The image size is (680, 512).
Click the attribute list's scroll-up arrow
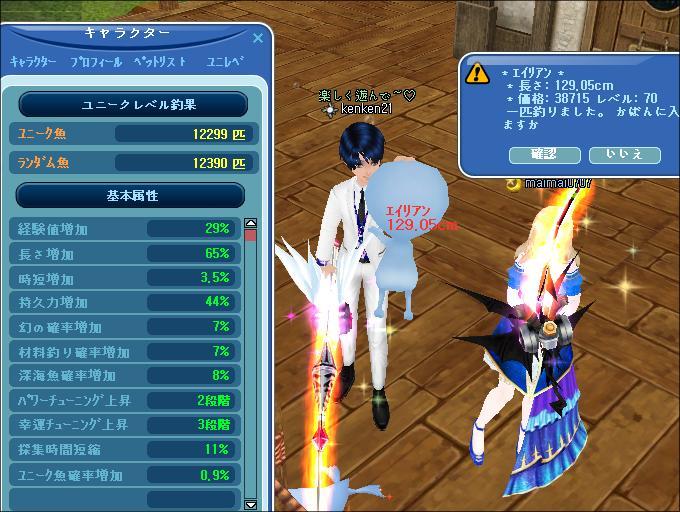(251, 223)
